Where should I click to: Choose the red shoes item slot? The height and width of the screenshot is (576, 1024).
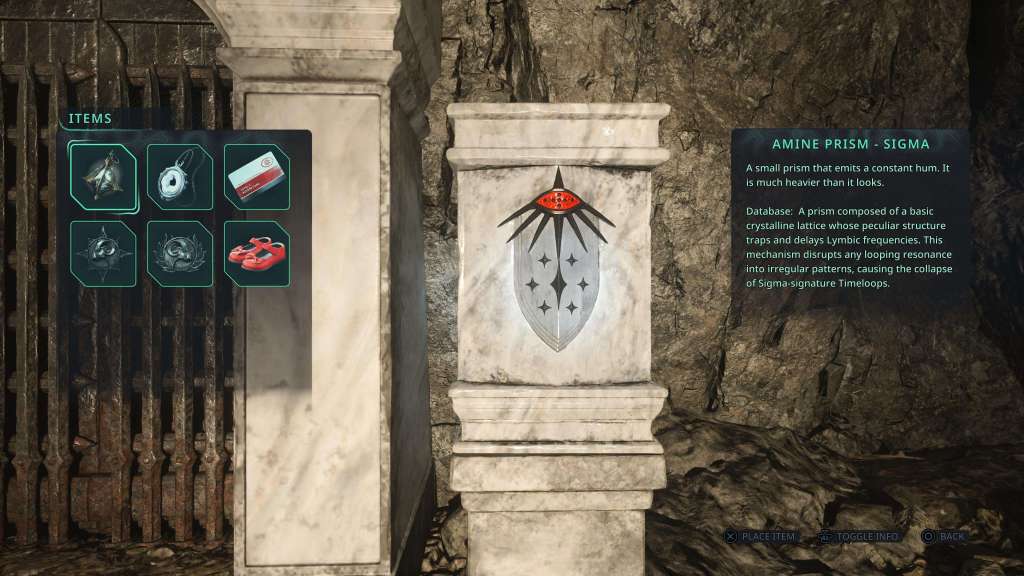click(x=257, y=253)
